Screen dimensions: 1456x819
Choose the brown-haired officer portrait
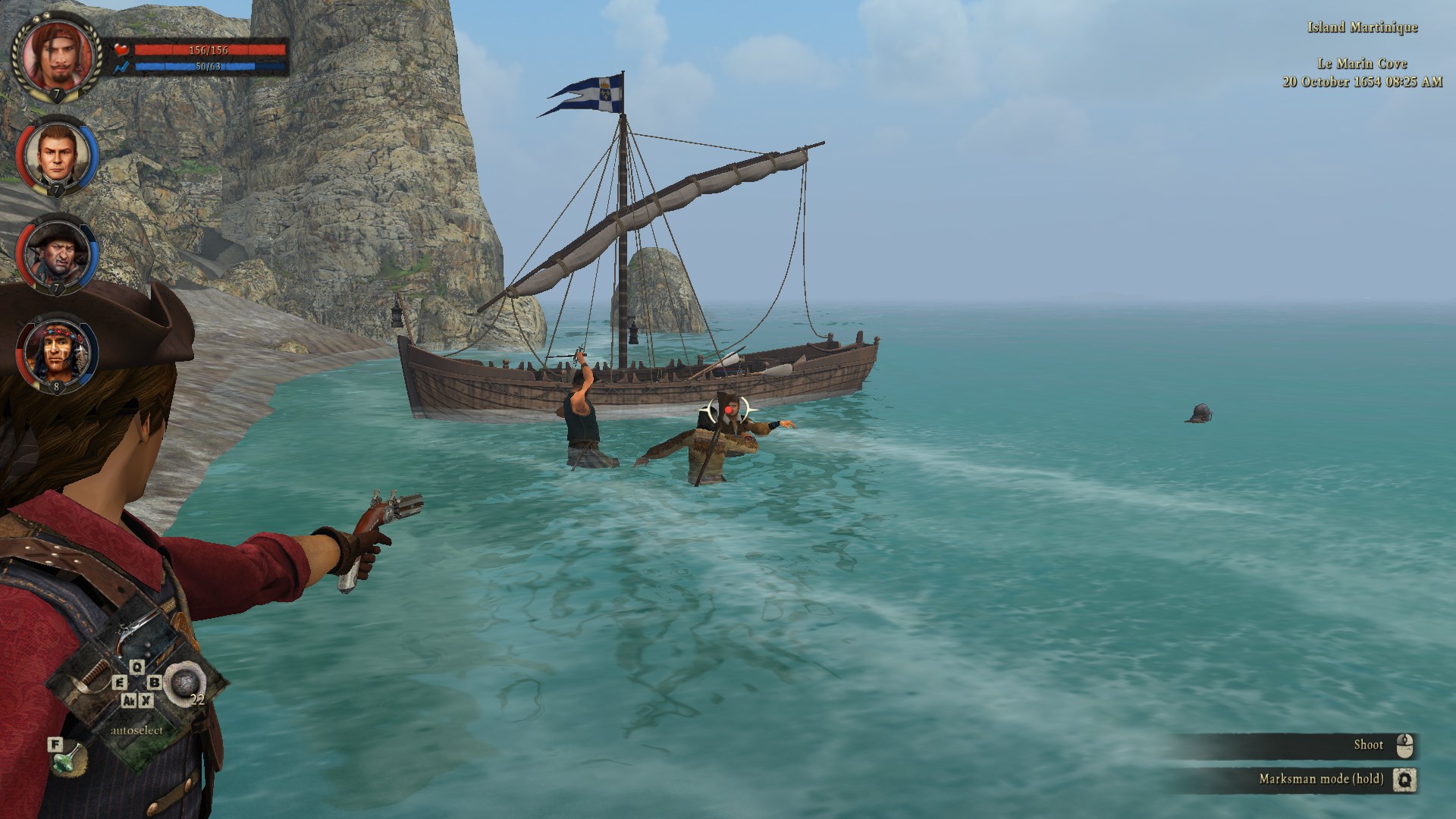pos(57,155)
